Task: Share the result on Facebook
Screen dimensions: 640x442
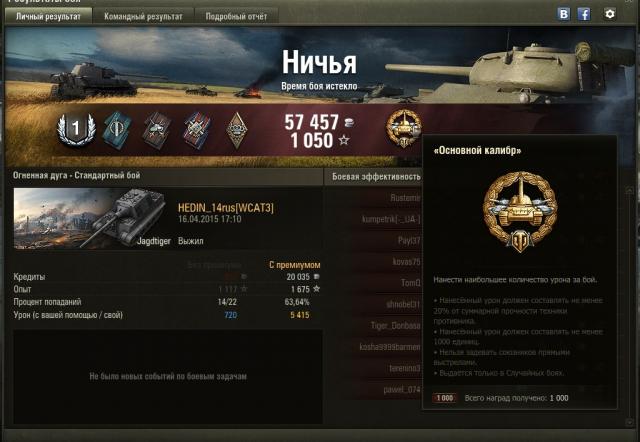Action: click(x=584, y=15)
